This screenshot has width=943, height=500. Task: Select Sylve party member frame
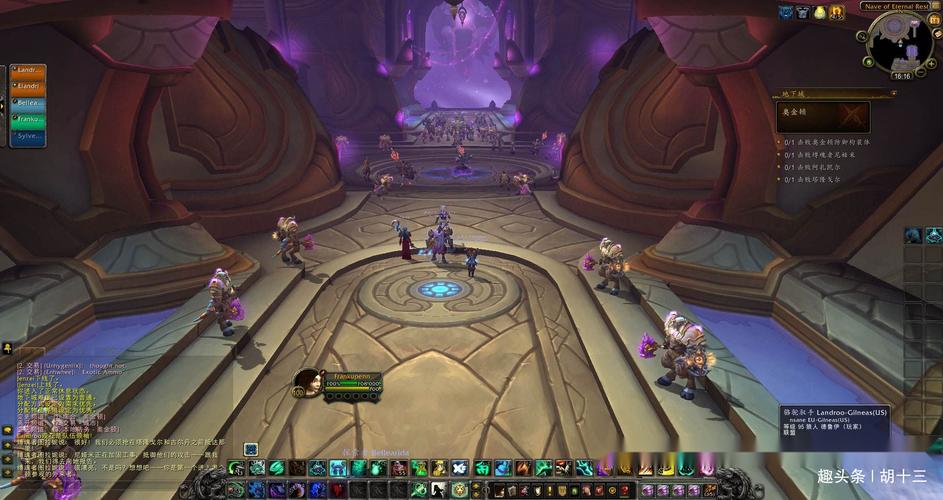coord(29,135)
